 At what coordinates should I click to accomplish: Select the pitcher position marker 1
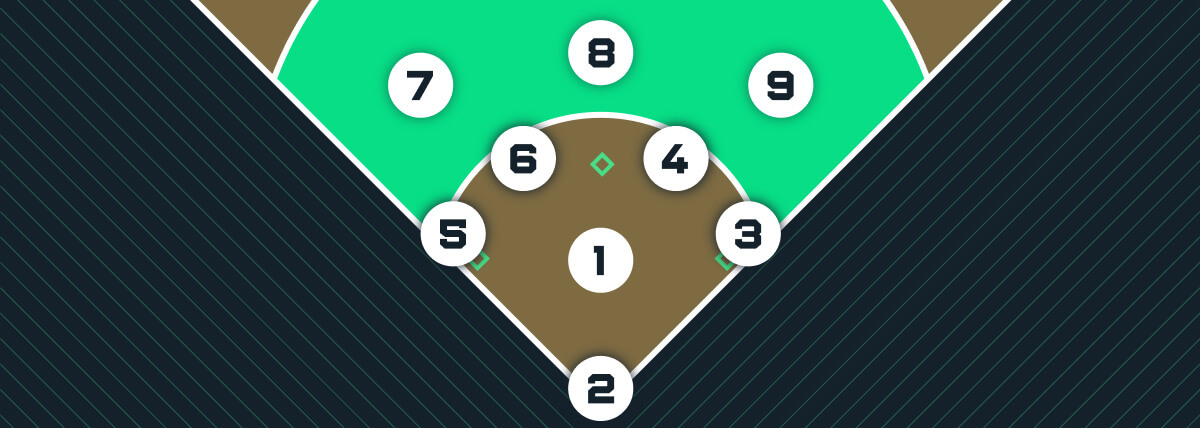point(600,261)
